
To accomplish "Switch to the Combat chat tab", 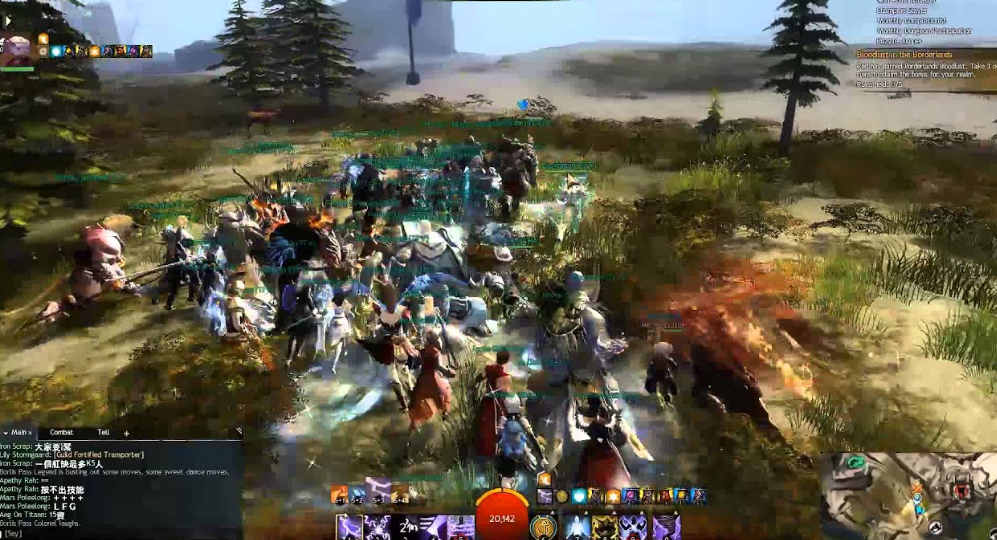I will pyautogui.click(x=61, y=432).
